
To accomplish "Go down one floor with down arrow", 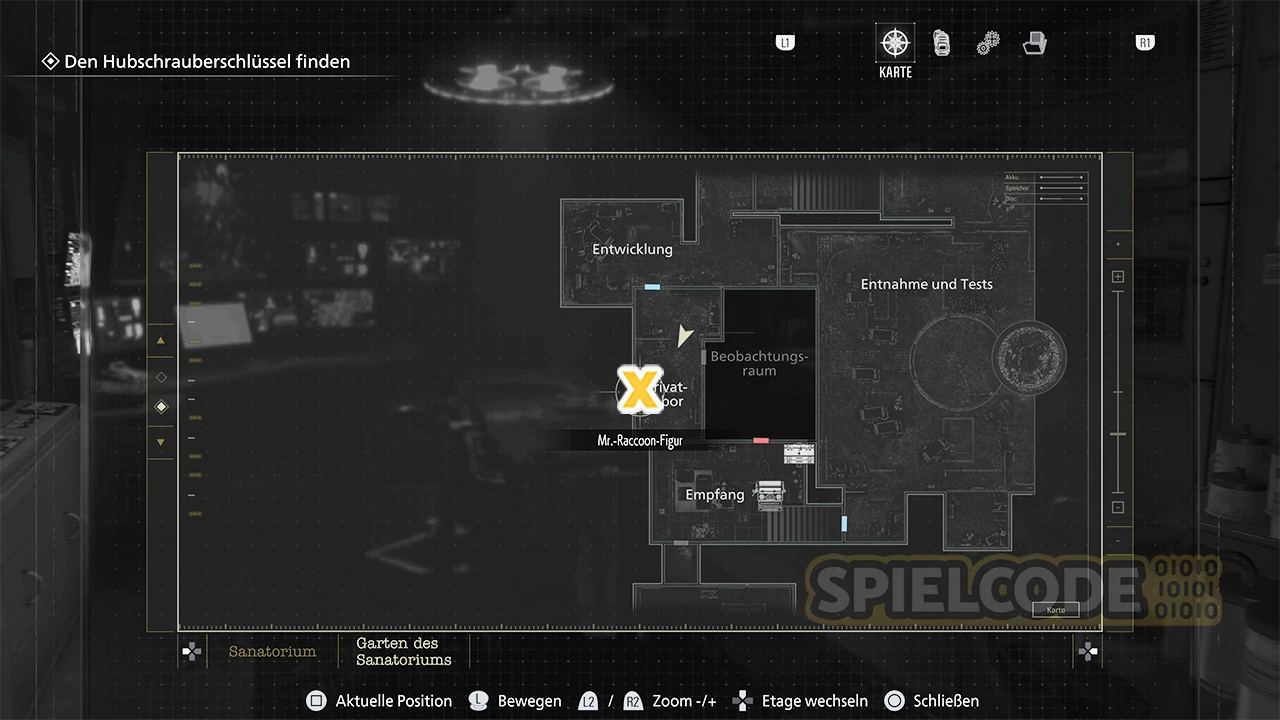I will click(x=161, y=442).
